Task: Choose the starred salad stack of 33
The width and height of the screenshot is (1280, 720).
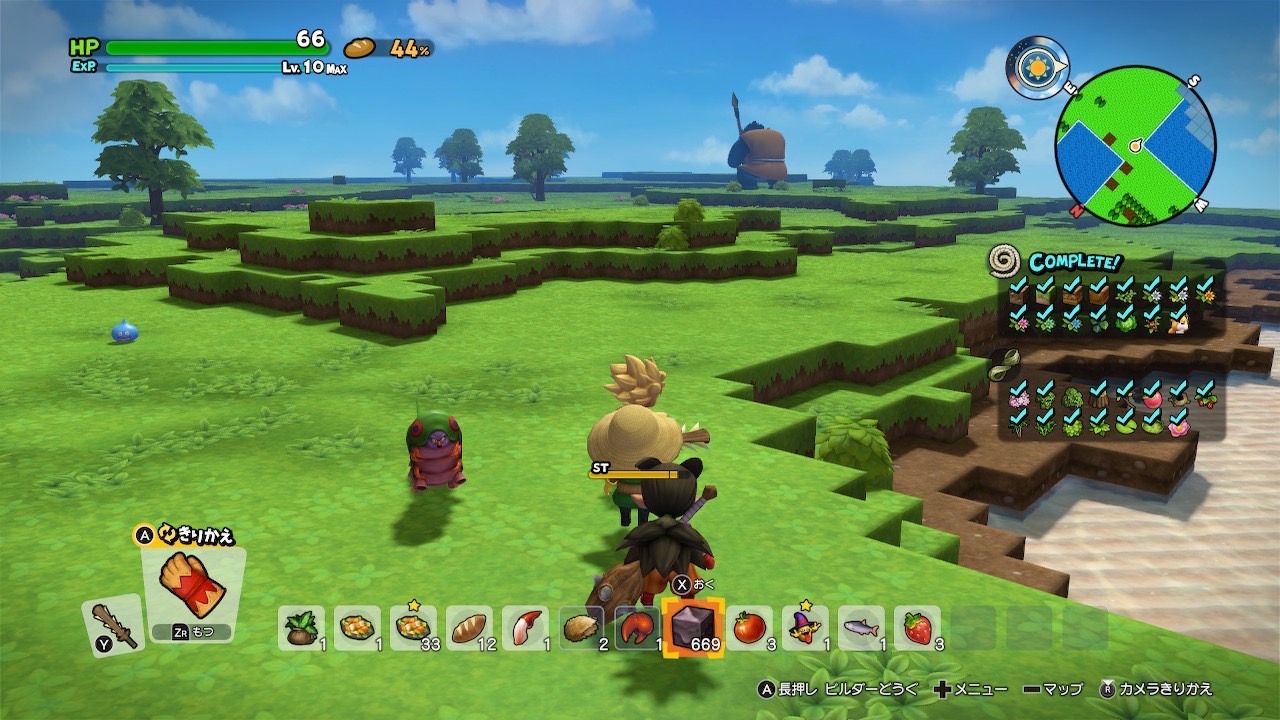Action: point(413,628)
